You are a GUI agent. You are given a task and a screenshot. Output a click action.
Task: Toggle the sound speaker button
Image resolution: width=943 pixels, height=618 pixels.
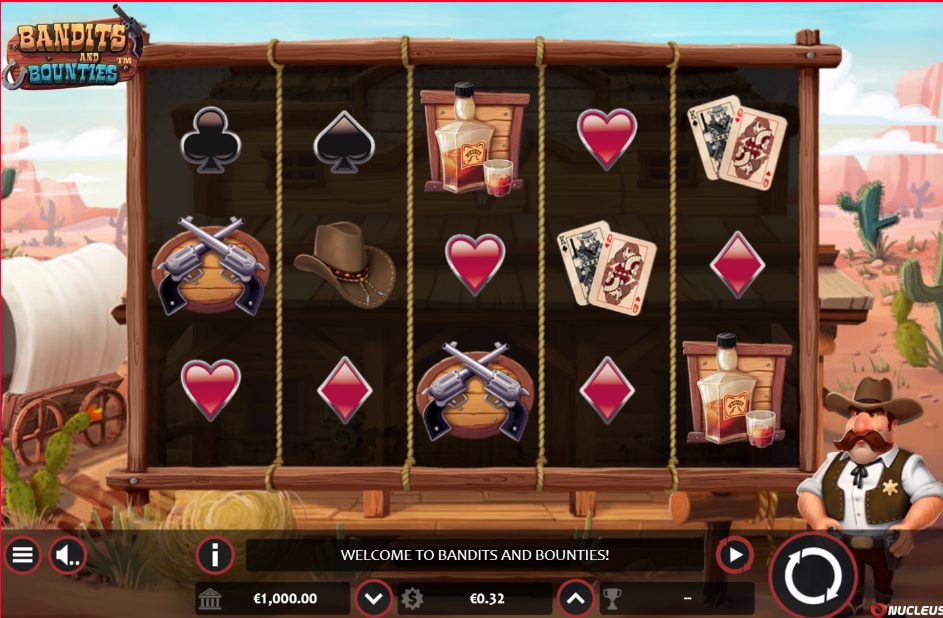[x=68, y=554]
